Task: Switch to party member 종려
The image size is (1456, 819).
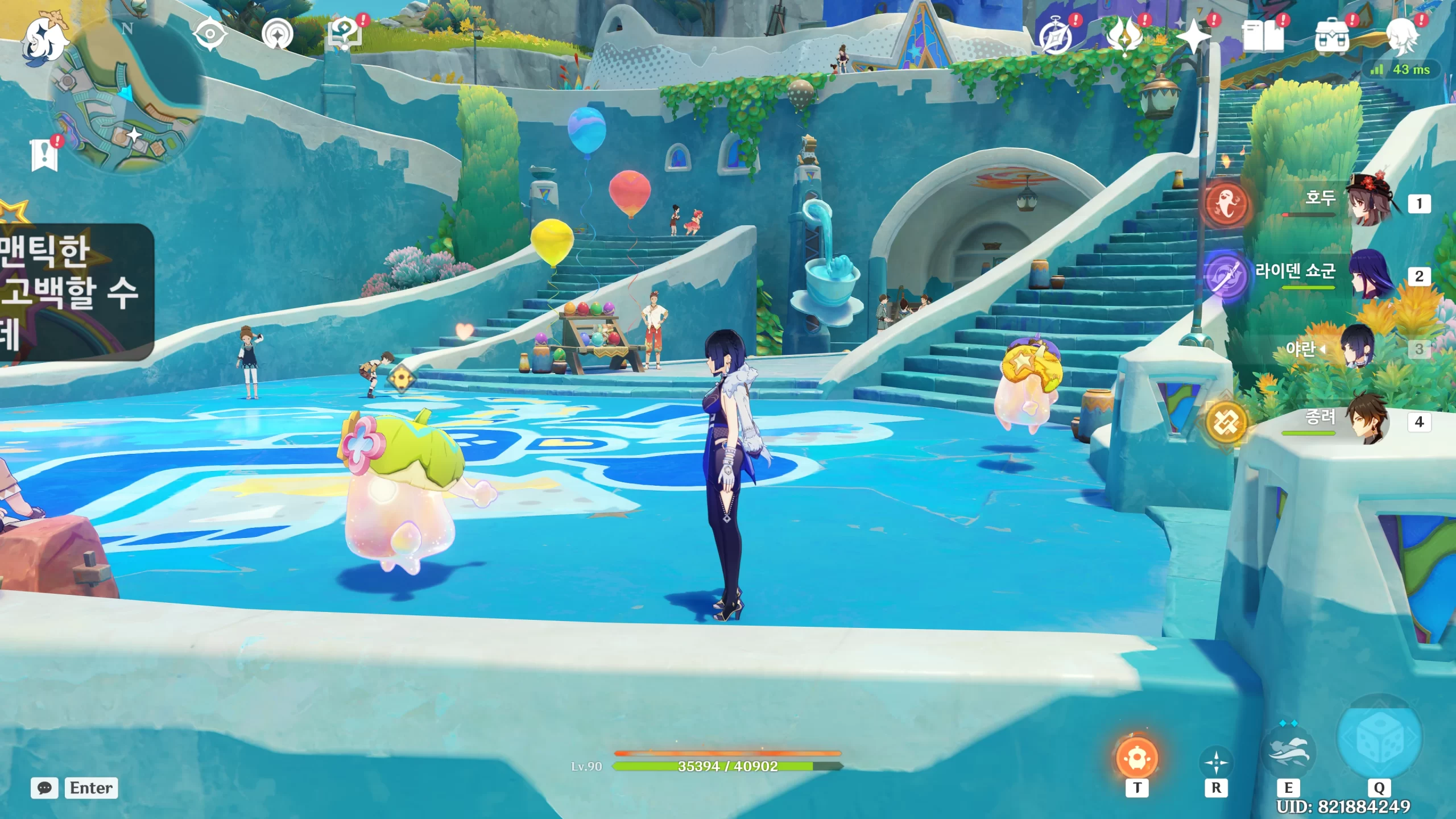Action: click(x=1365, y=421)
